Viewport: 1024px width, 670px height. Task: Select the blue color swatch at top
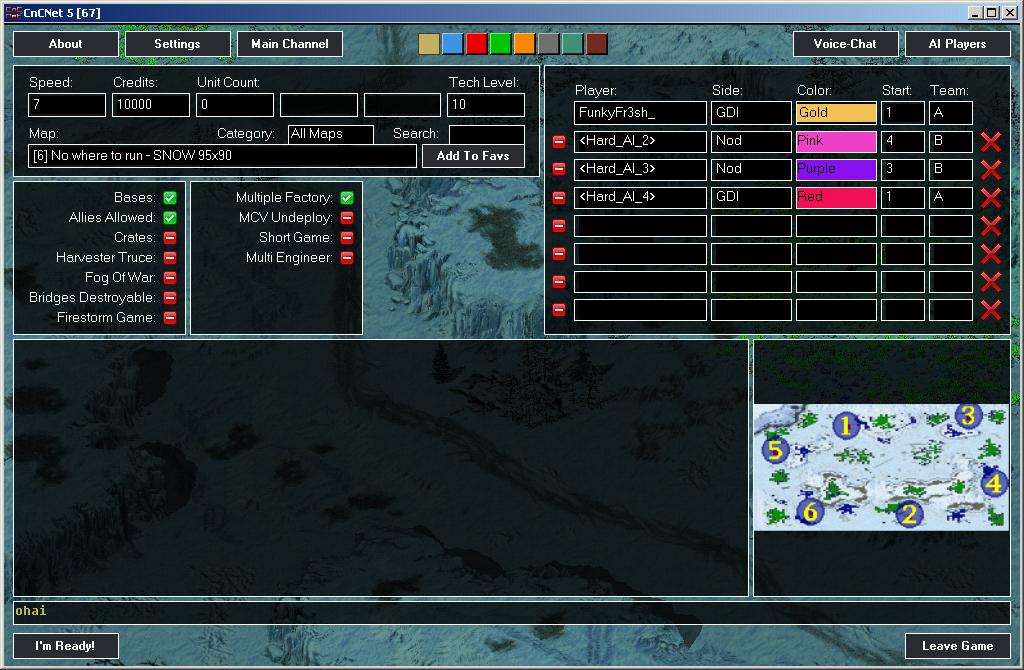click(452, 44)
